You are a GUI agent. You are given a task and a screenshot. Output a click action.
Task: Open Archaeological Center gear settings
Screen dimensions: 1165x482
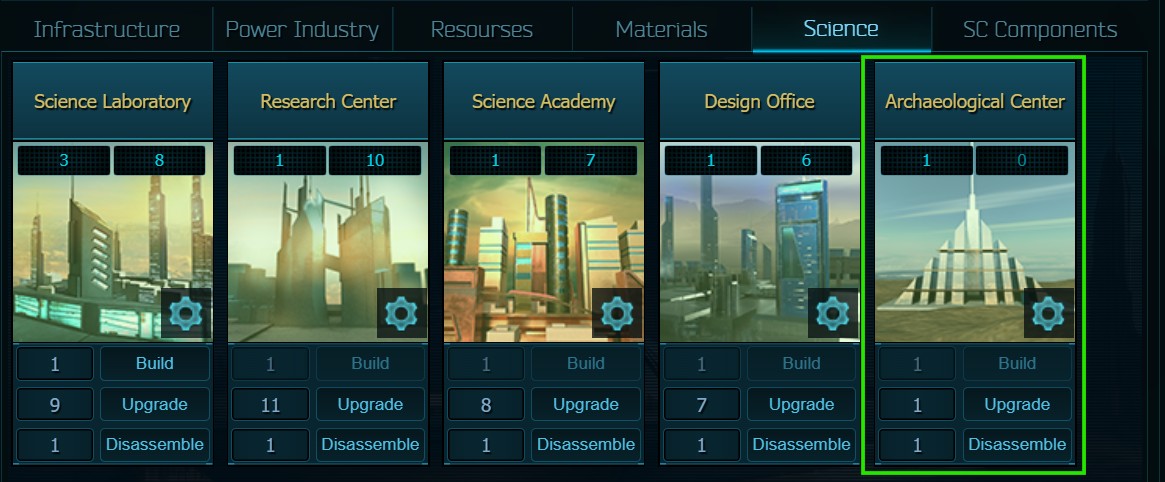click(1048, 314)
